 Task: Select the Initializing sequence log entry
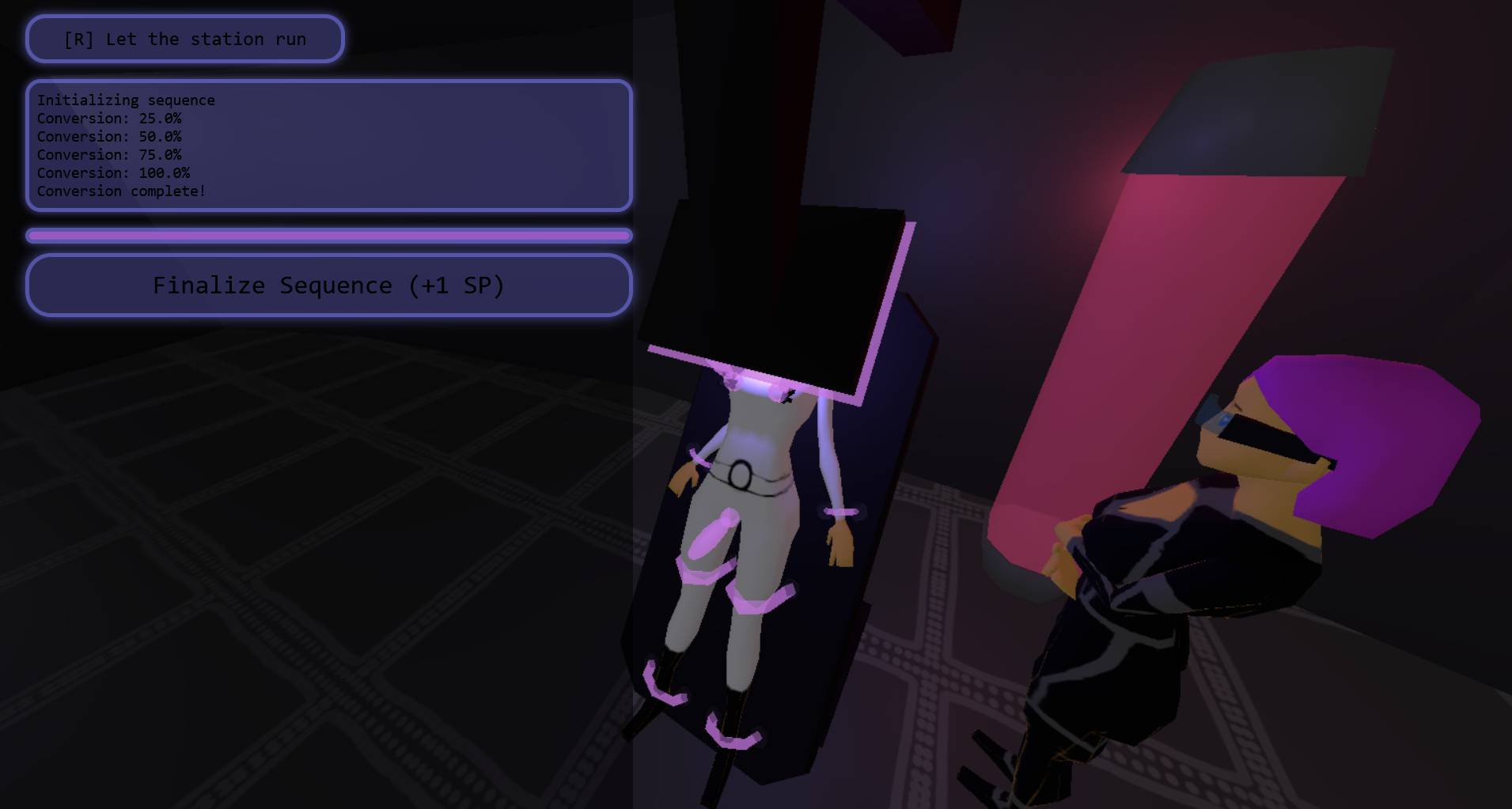(x=126, y=100)
